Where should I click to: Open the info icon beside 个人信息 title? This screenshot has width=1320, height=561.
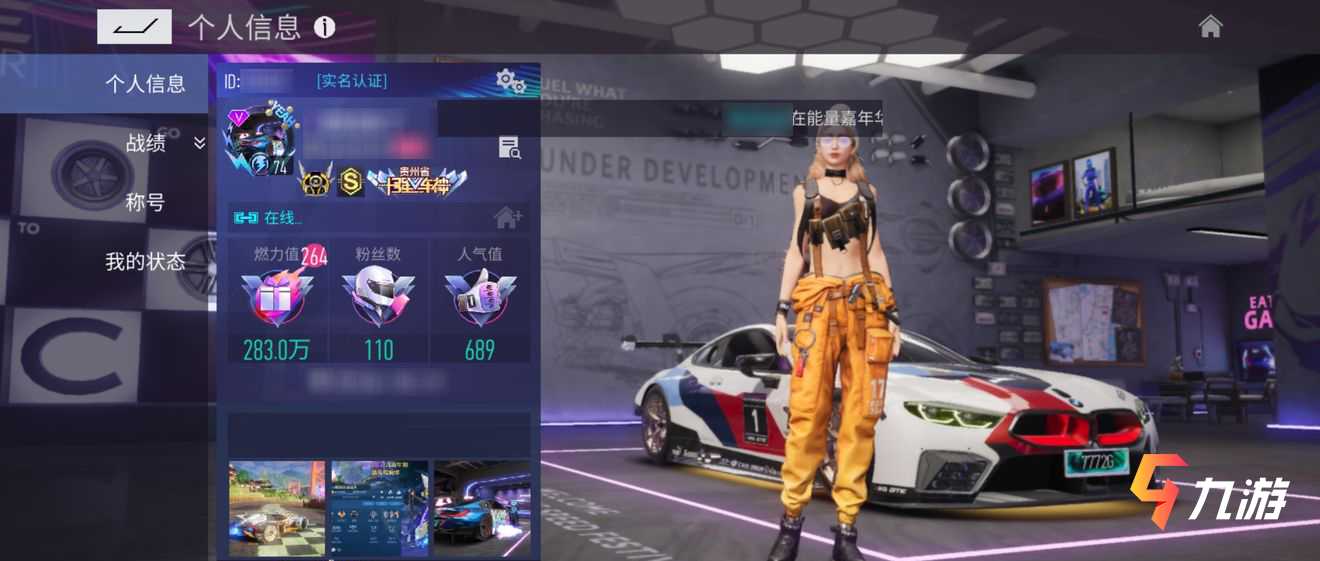coord(324,27)
